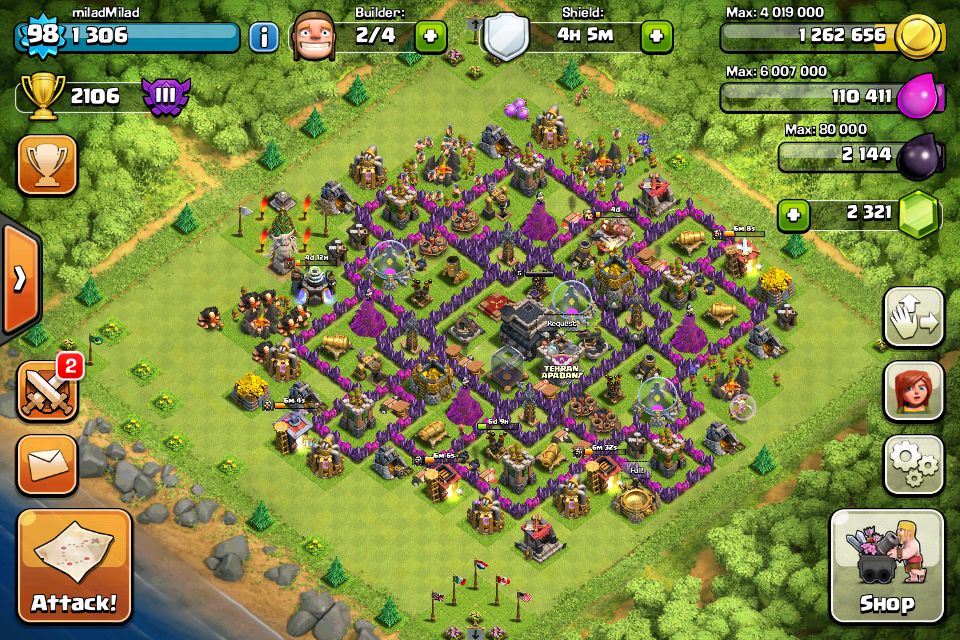The width and height of the screenshot is (960, 640).
Task: Buy more shield with the green plus
Action: coord(656,37)
